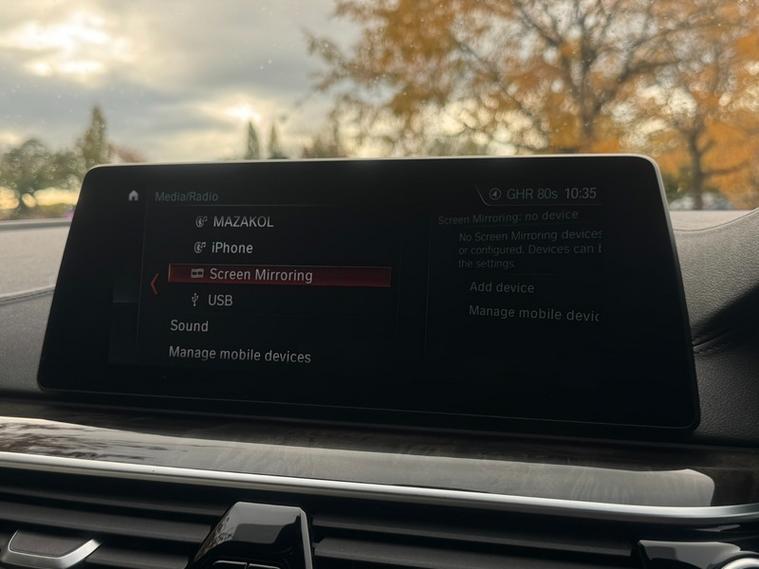Open the USB media source
The height and width of the screenshot is (569, 759).
click(220, 300)
